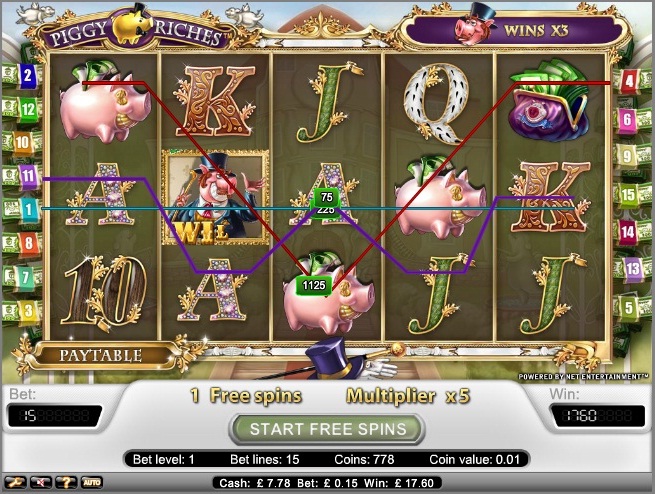Toggle sound with the muted speaker icon
This screenshot has width=655, height=494.
43,482
